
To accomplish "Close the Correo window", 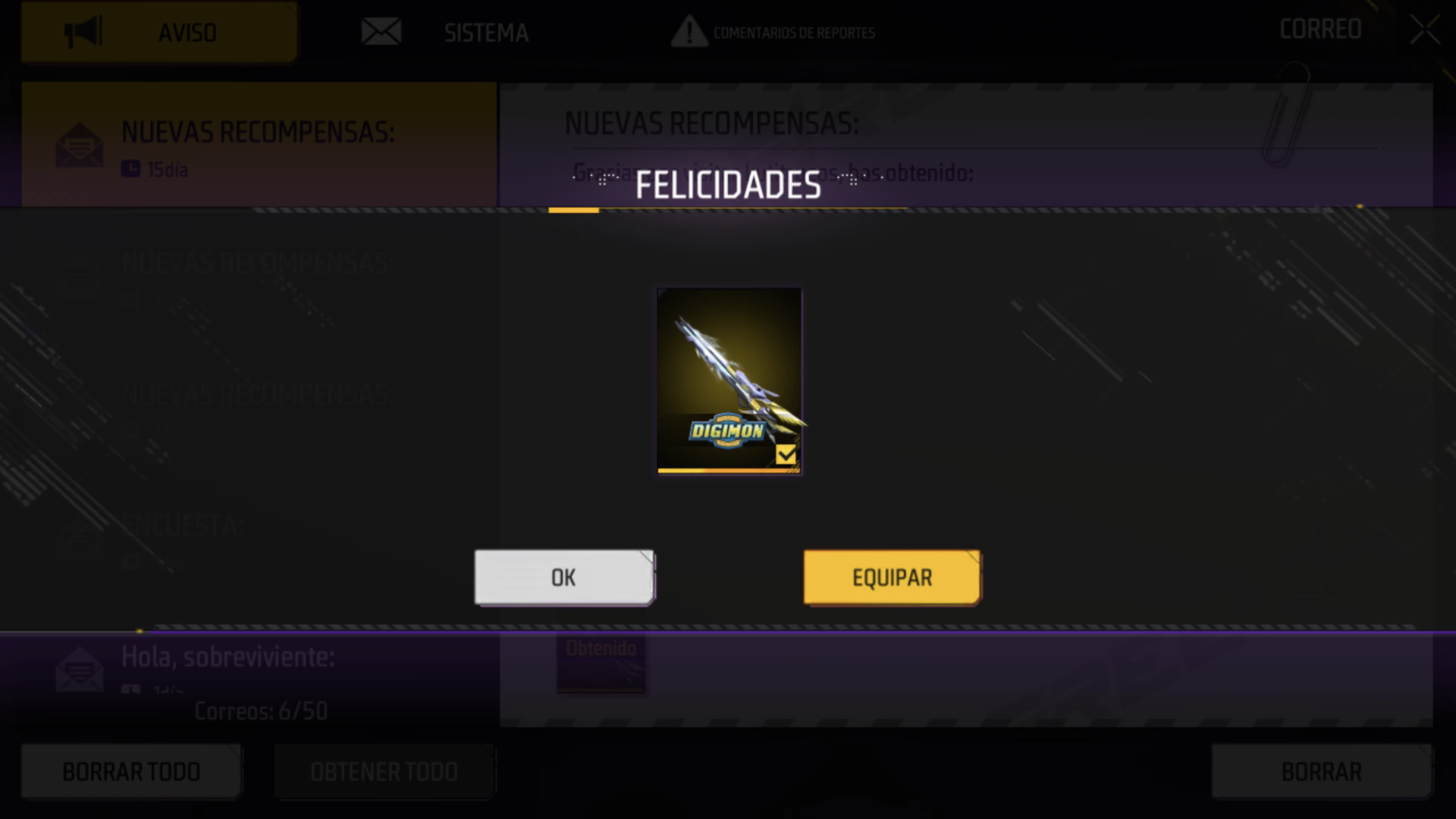I will point(1424,30).
